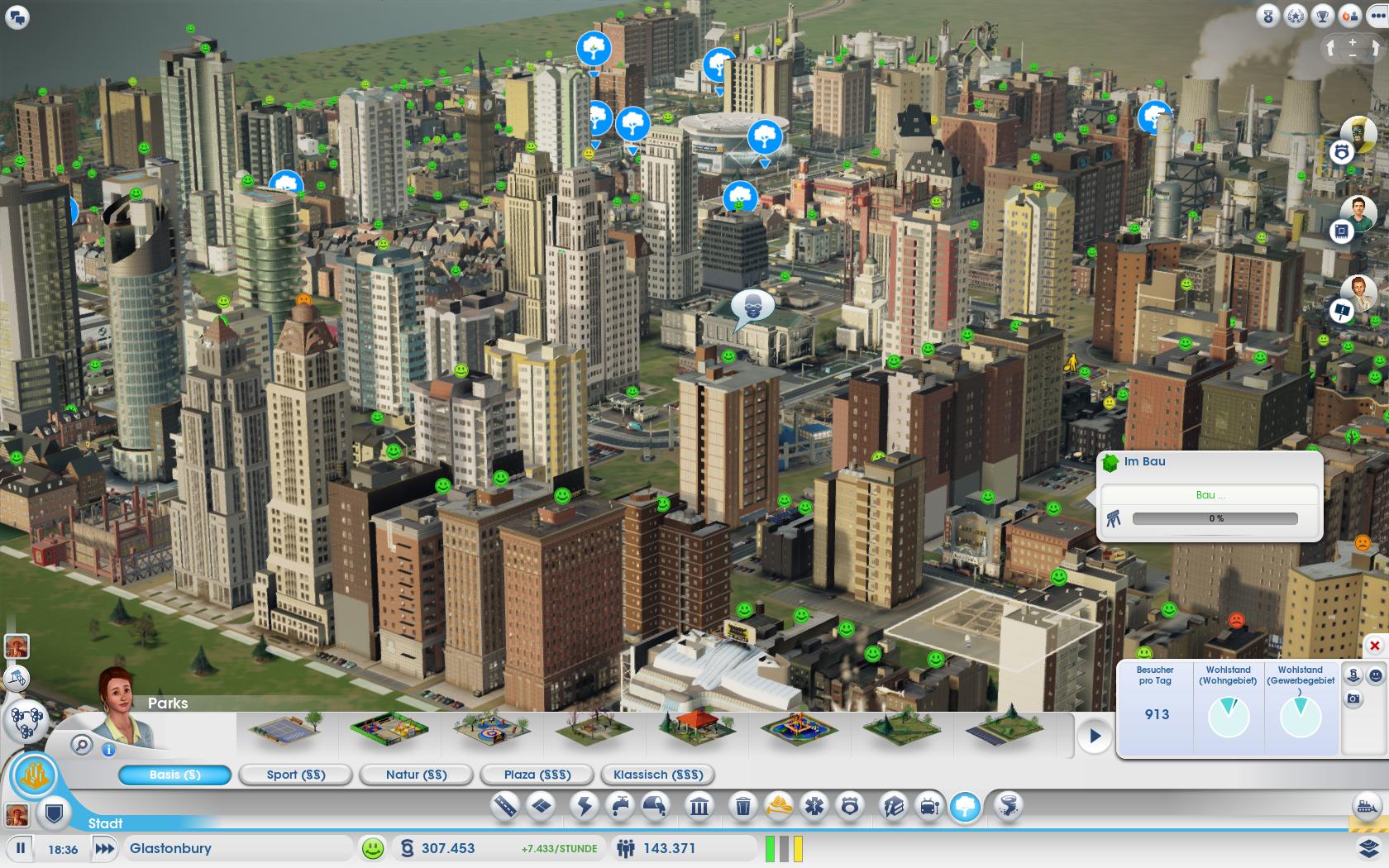Open the government building menu
1389x868 pixels.
tap(699, 806)
